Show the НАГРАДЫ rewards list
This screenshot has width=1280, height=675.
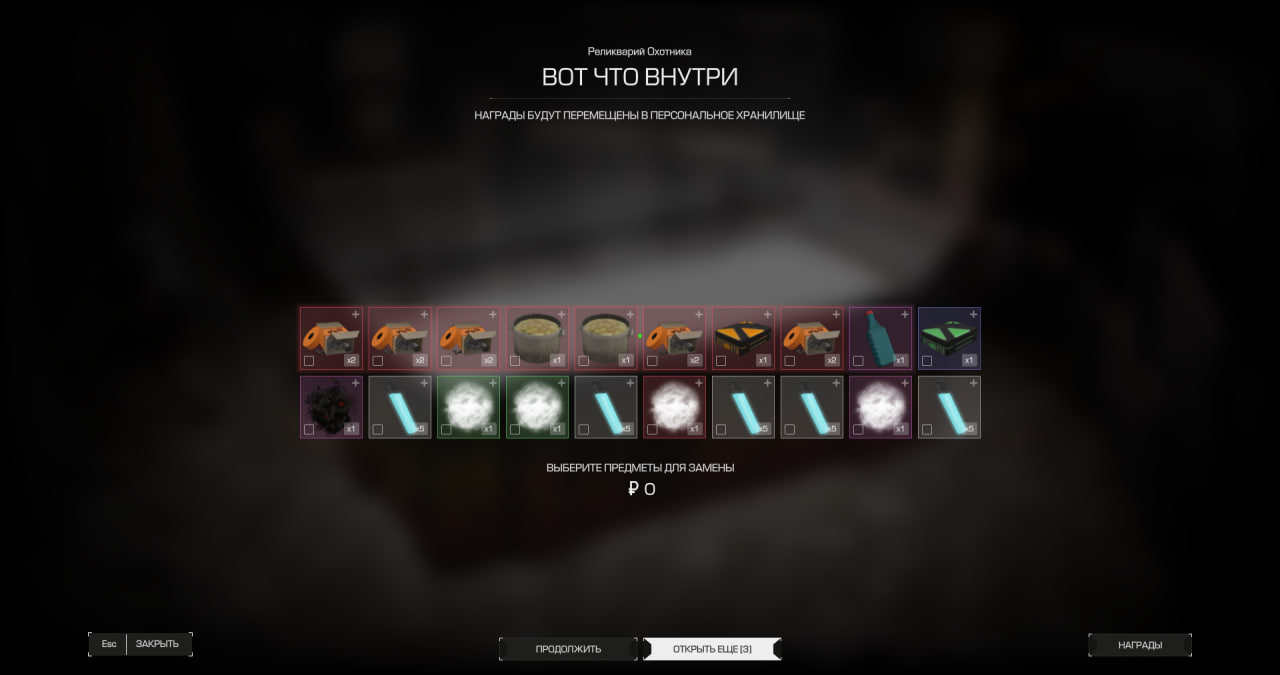[x=1140, y=645]
